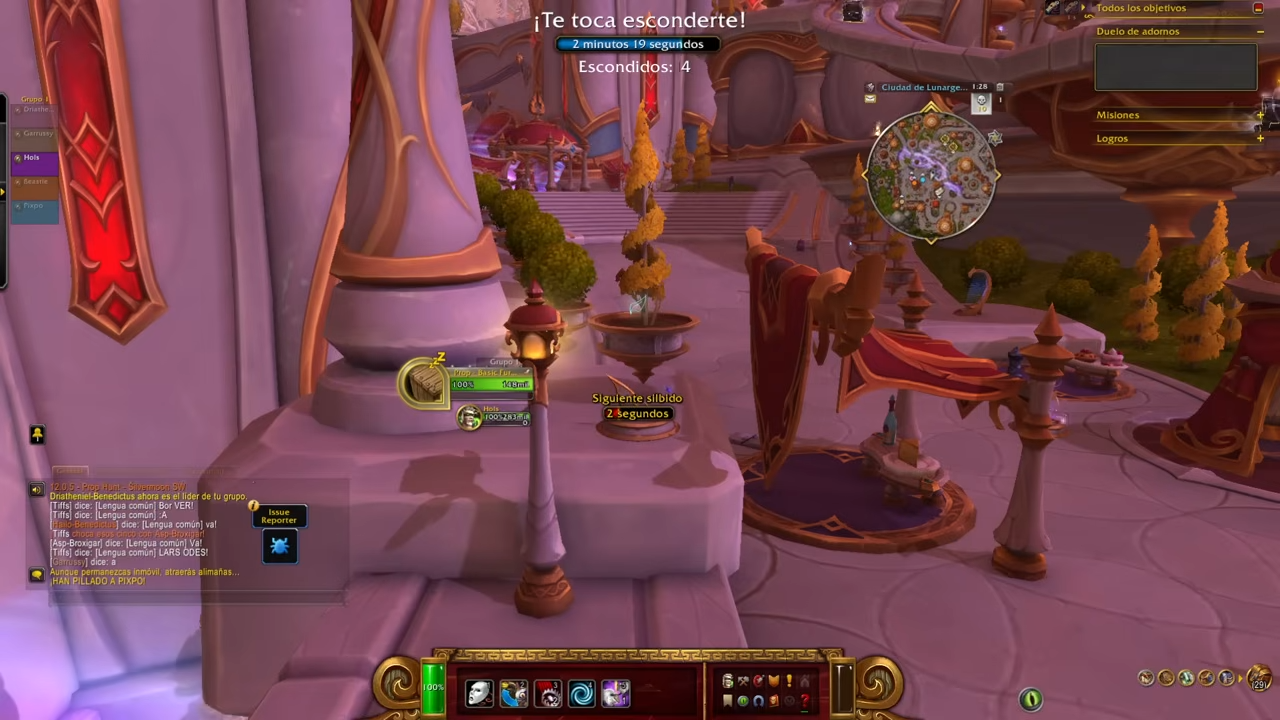1280x720 pixels.
Task: Expand the Misiones section
Action: click(x=1260, y=114)
